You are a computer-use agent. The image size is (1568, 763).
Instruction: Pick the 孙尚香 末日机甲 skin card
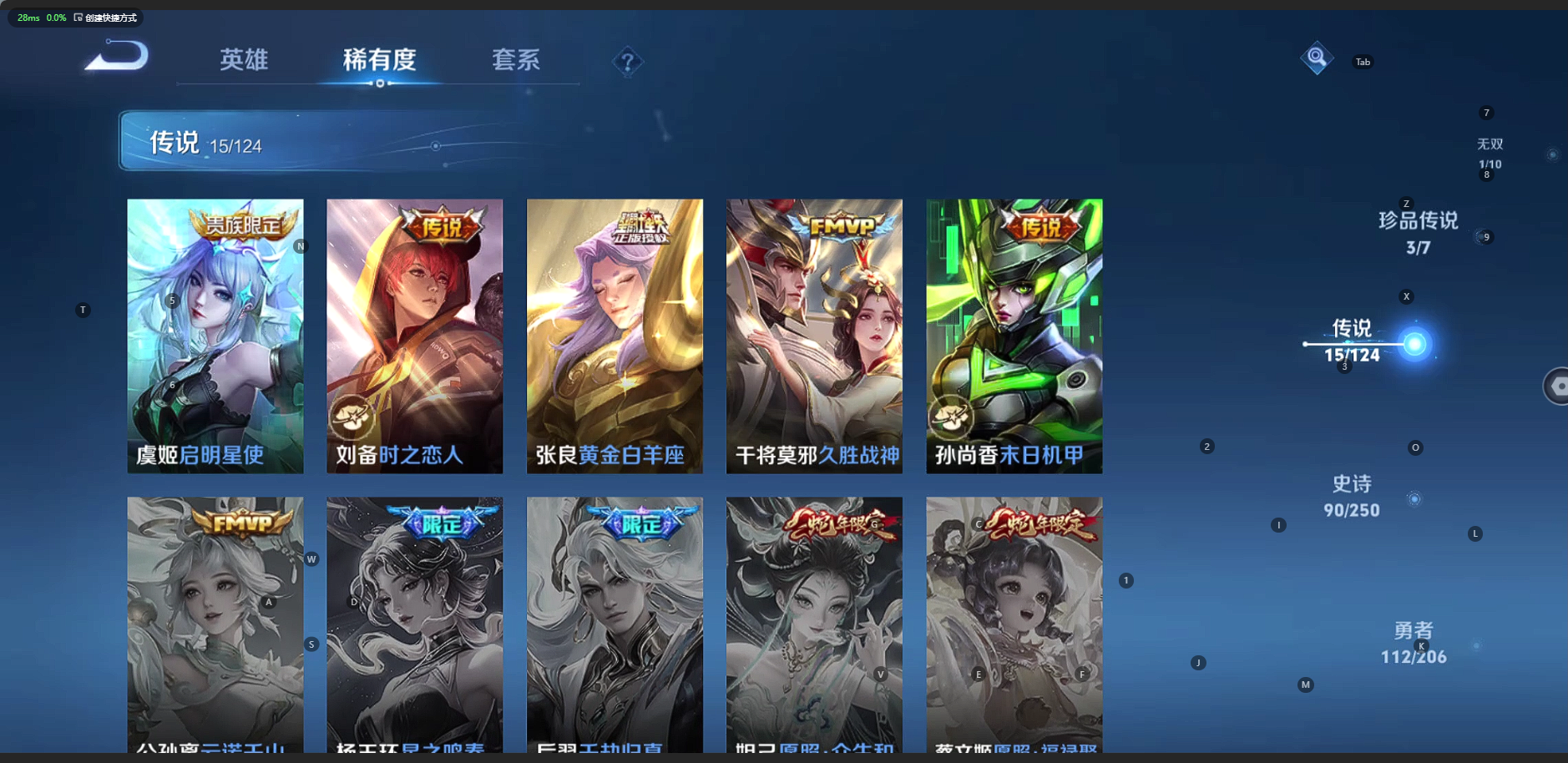click(1014, 336)
